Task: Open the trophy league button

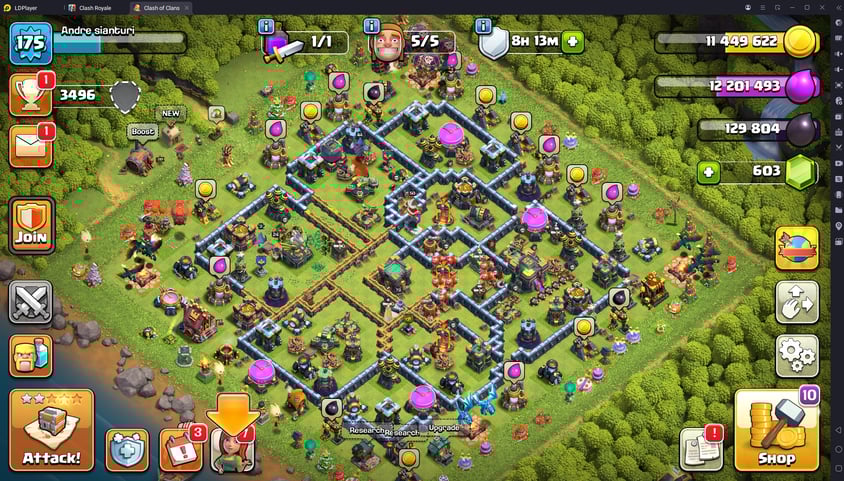Action: tap(30, 96)
